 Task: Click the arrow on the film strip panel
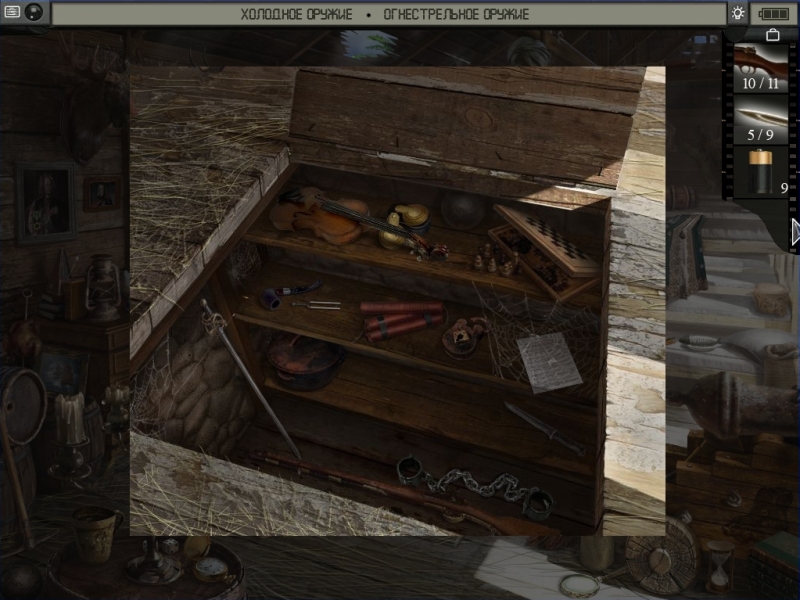[795, 232]
